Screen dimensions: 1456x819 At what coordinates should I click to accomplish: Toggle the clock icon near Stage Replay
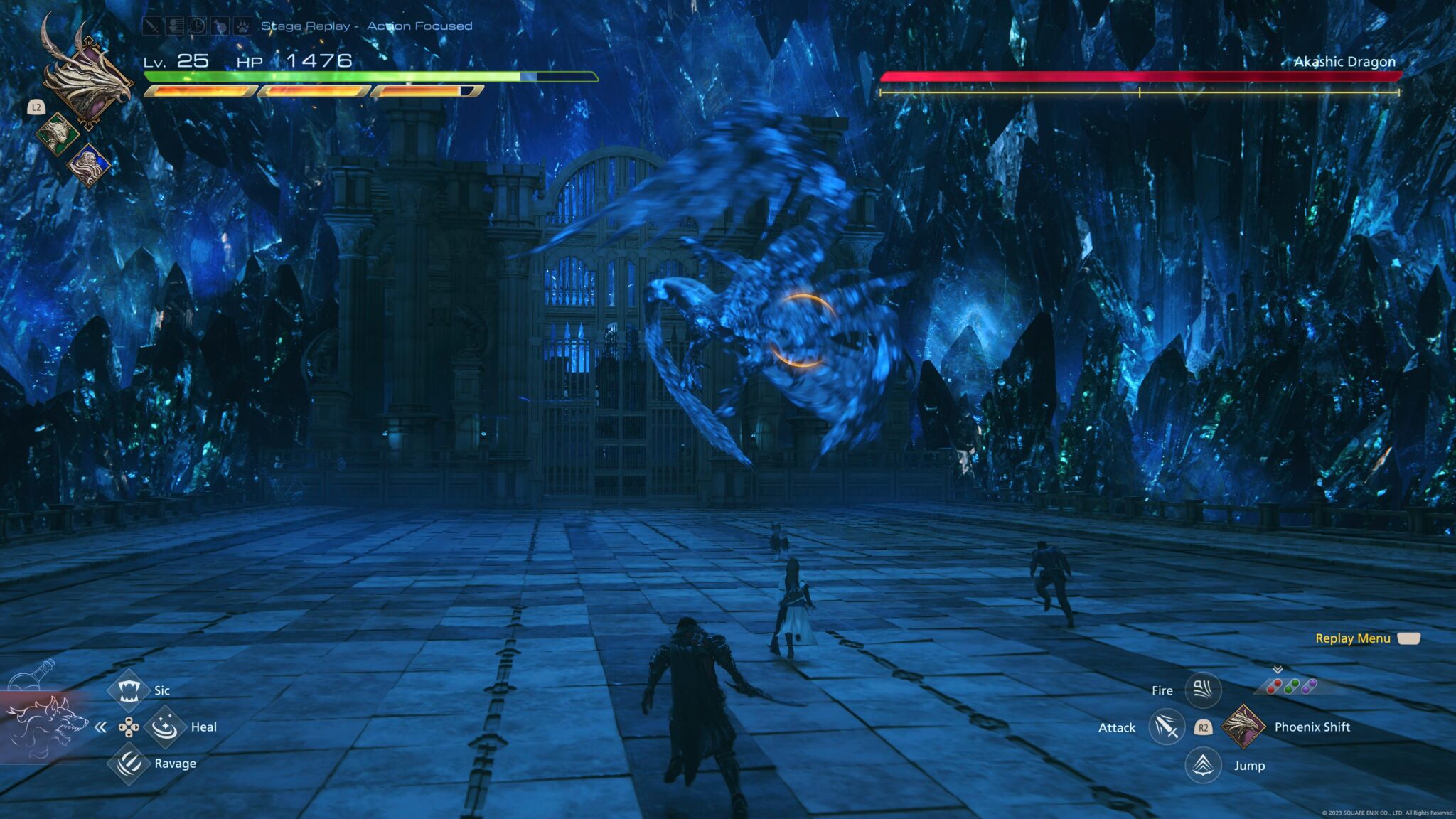(196, 26)
